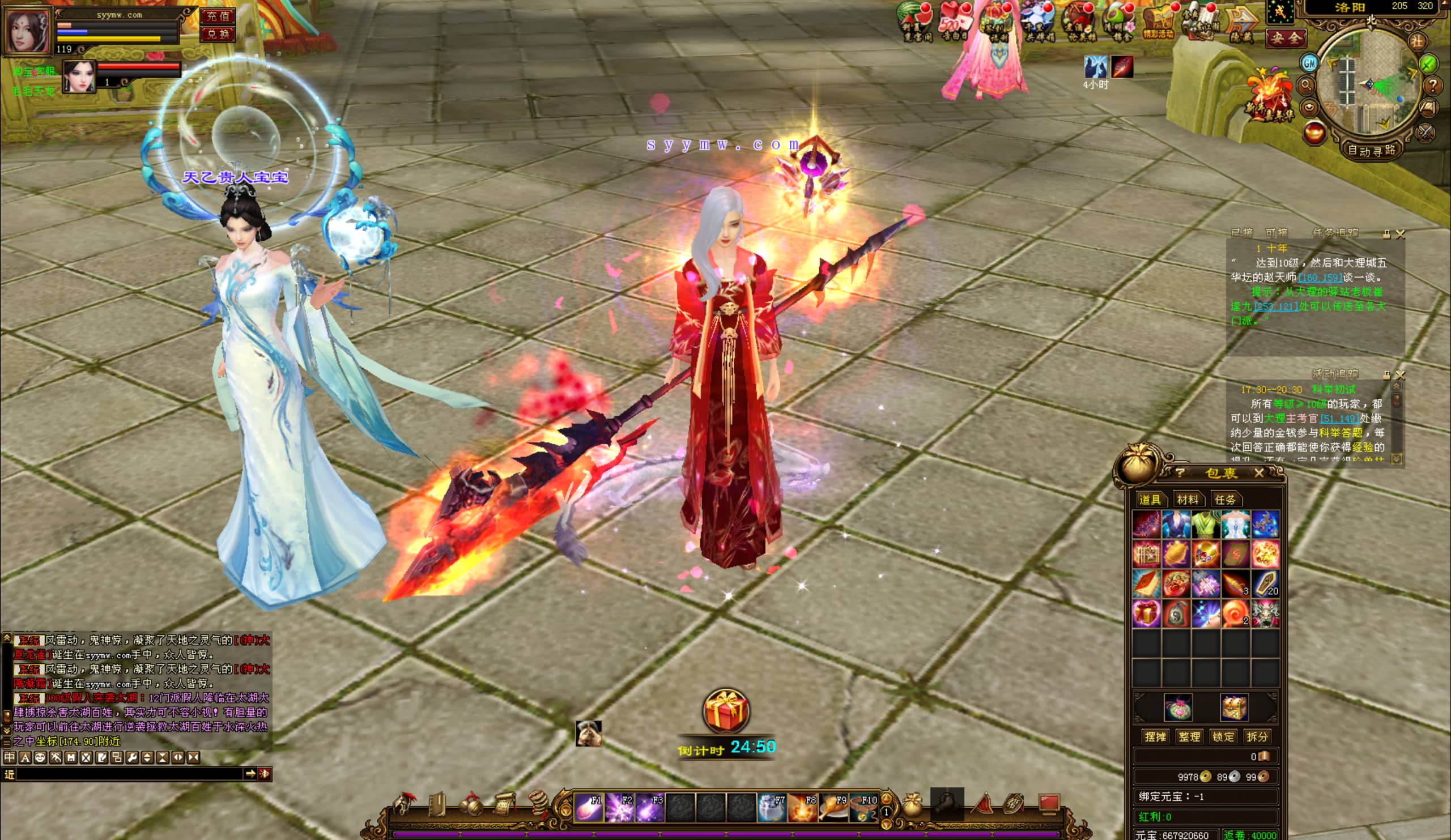
Task: Open the GM button beside the minimap
Action: [x=1309, y=63]
